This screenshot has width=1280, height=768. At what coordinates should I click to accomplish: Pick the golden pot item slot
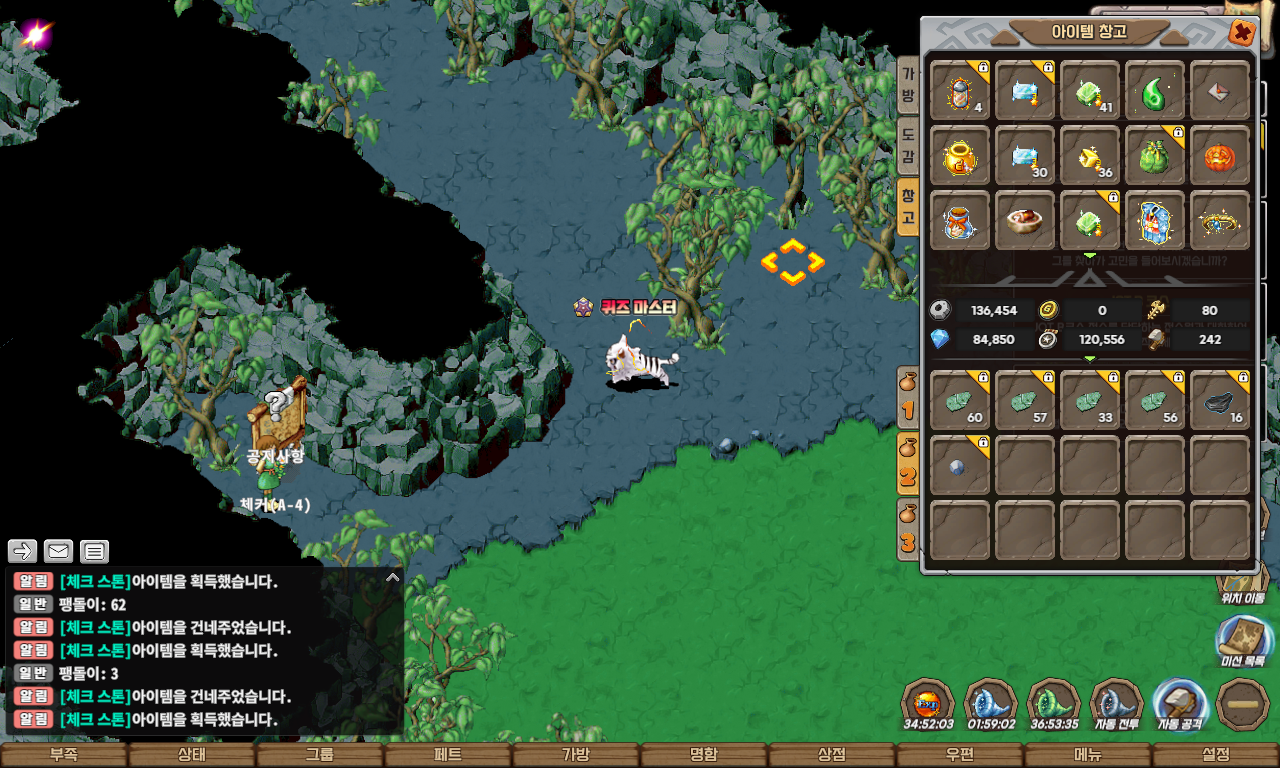(x=960, y=156)
